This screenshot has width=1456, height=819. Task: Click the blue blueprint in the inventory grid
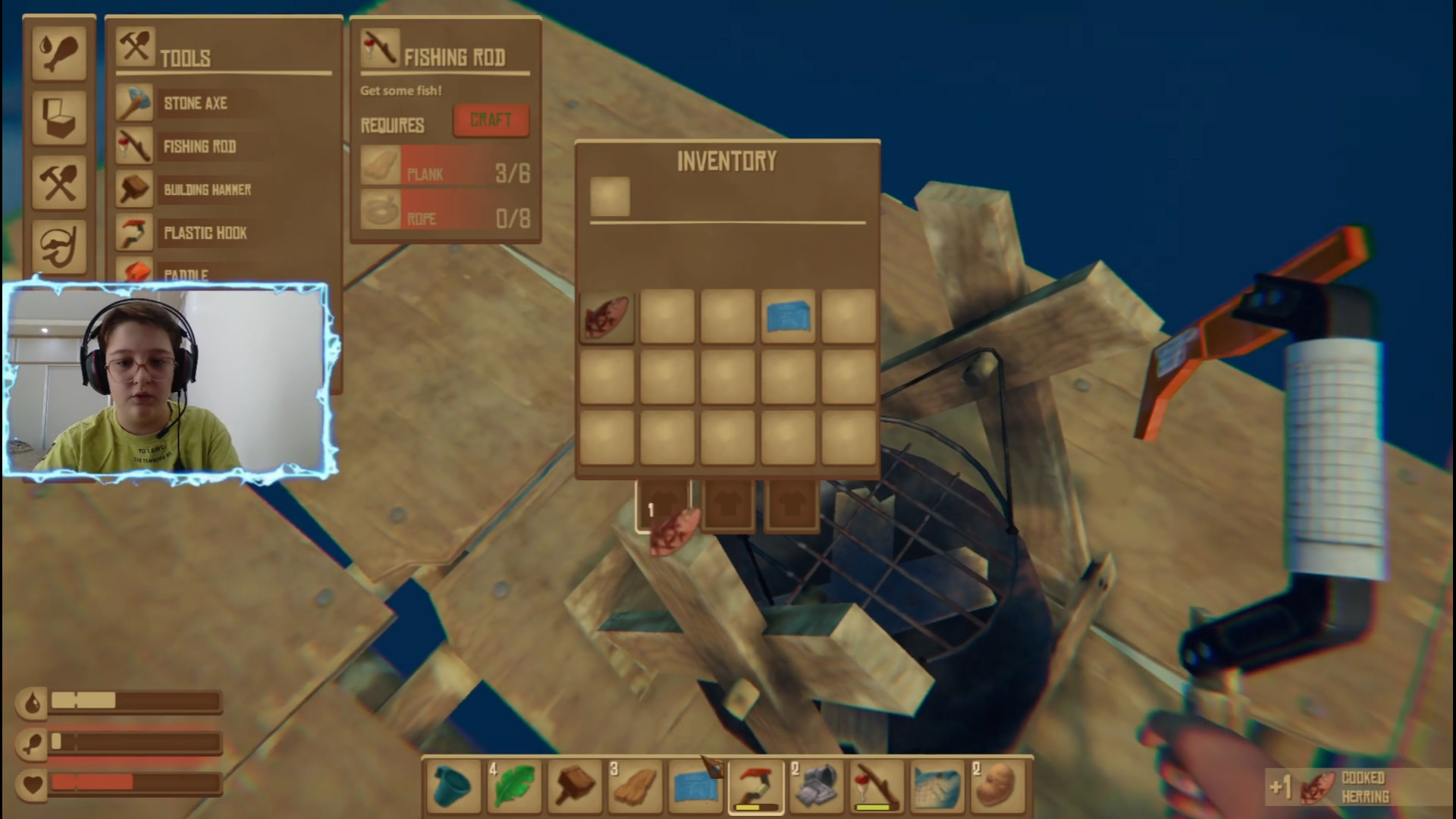pyautogui.click(x=788, y=317)
